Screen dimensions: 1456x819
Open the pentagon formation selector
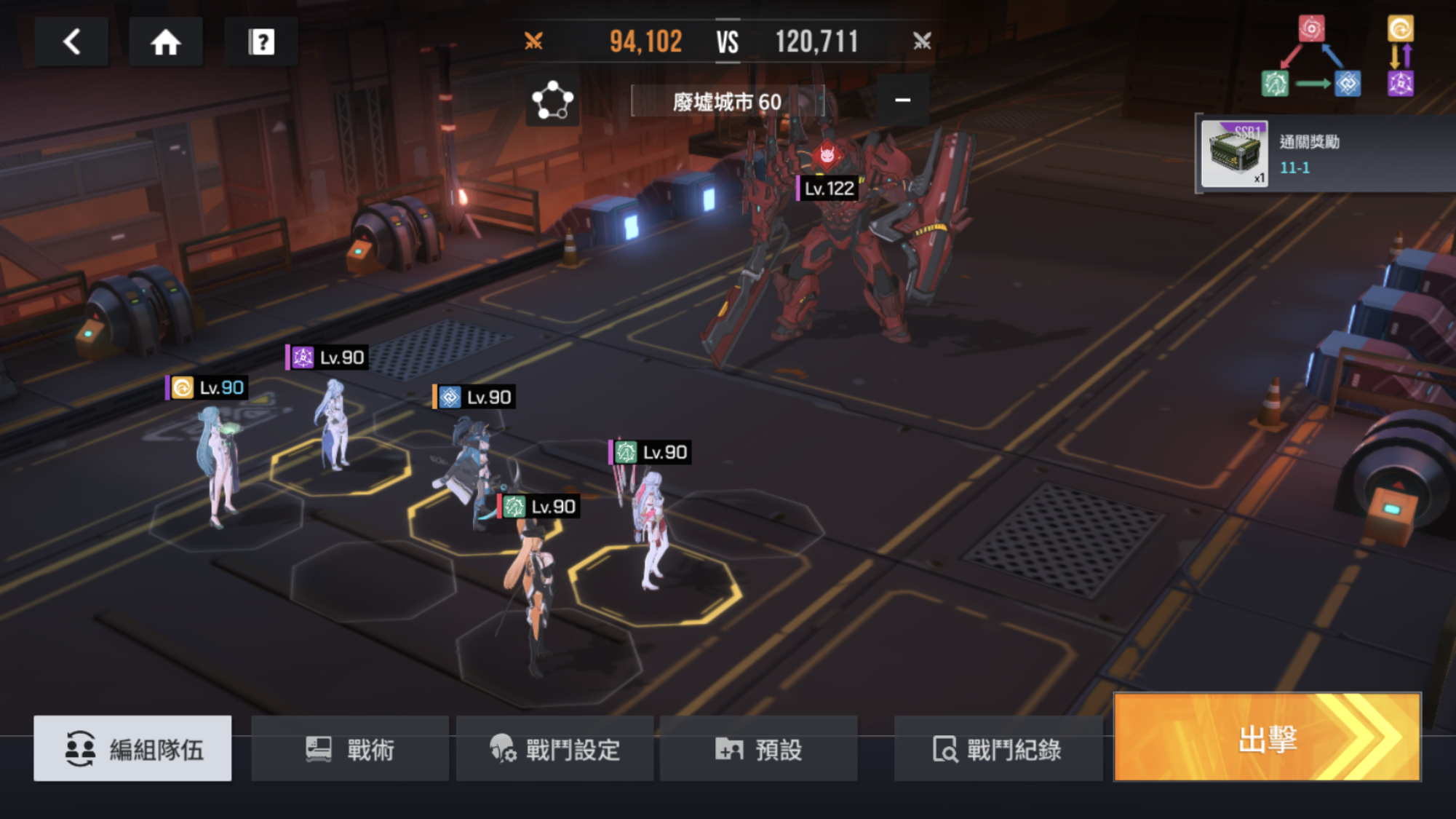552,100
